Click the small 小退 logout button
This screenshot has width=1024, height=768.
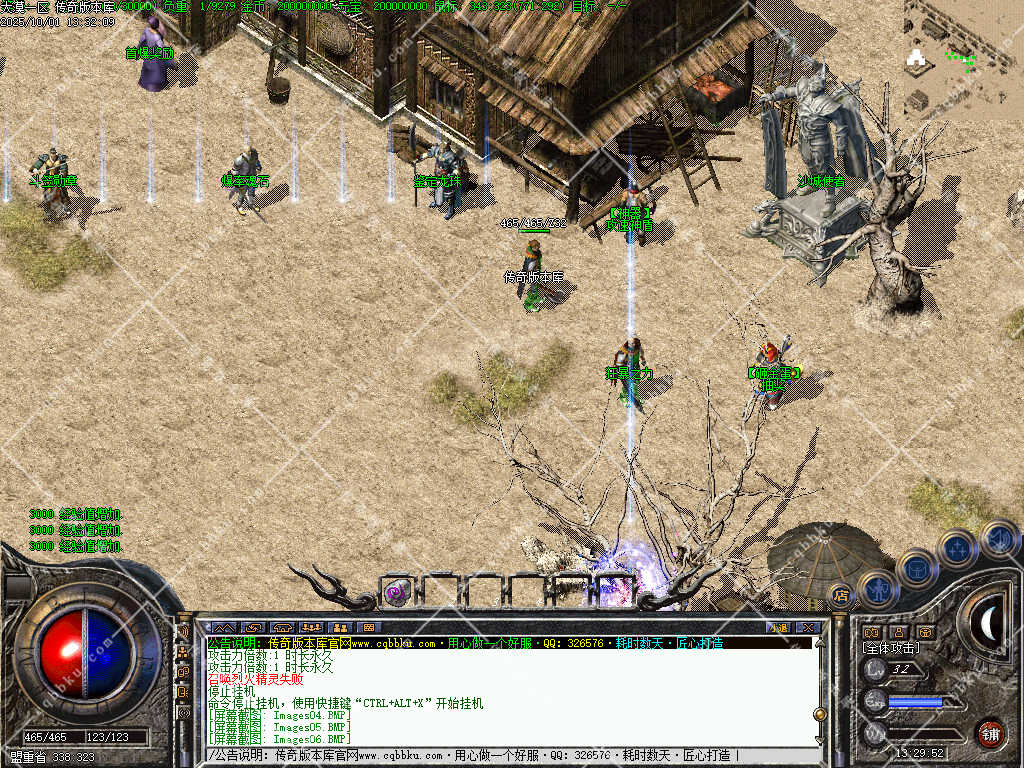click(x=777, y=627)
